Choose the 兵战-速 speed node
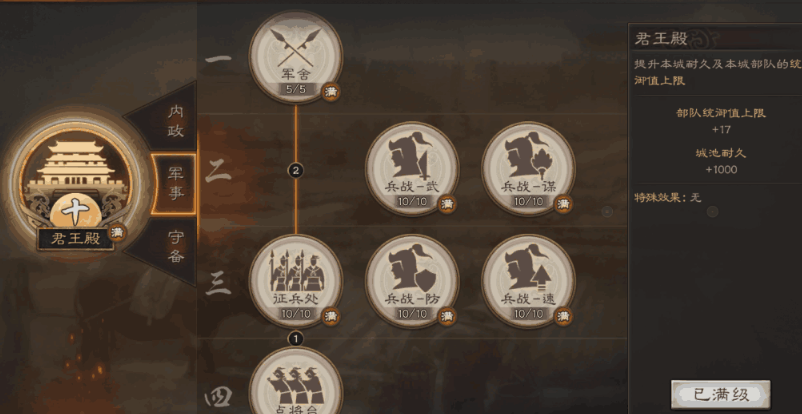 [x=528, y=281]
